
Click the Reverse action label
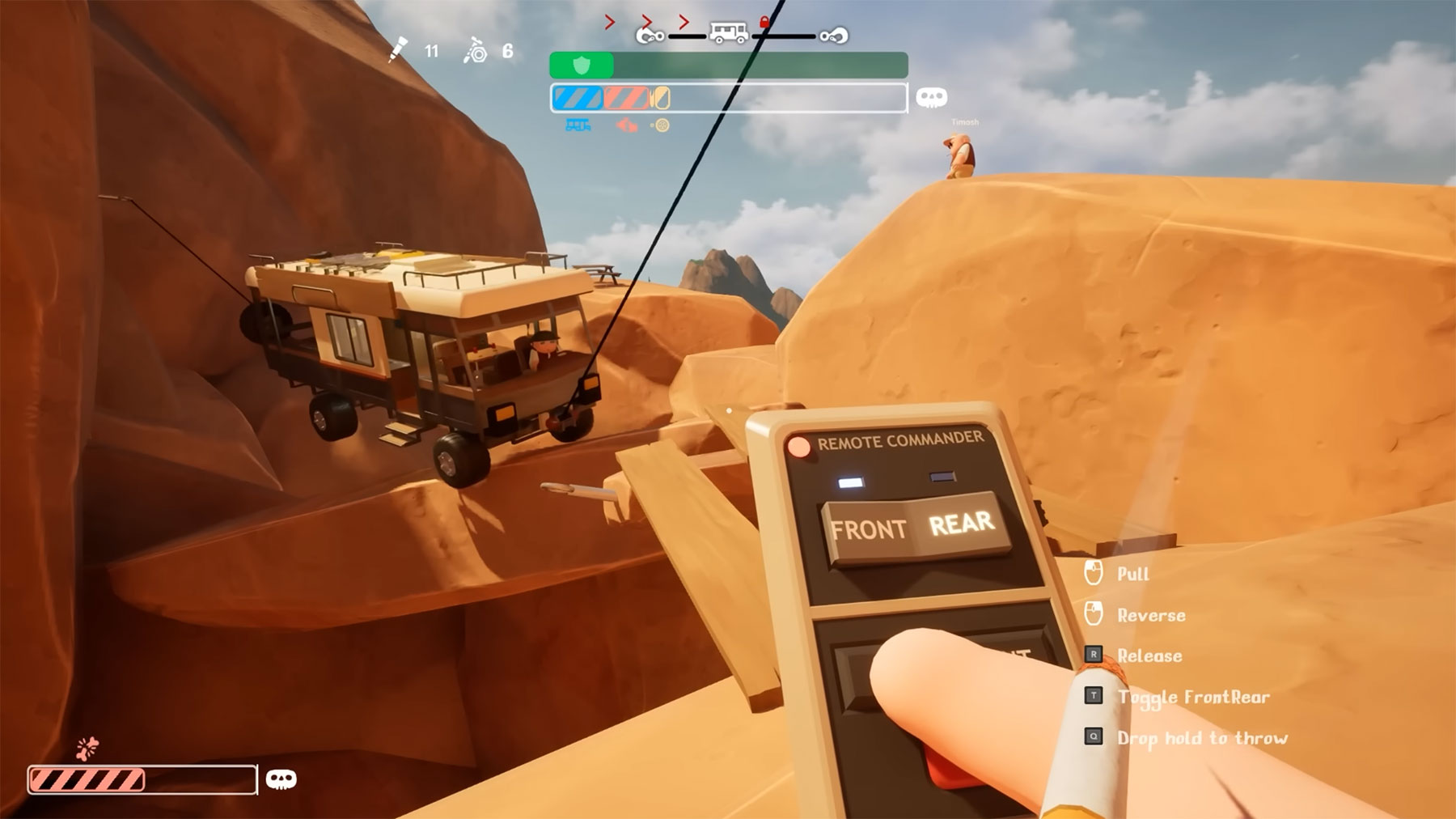click(x=1150, y=615)
